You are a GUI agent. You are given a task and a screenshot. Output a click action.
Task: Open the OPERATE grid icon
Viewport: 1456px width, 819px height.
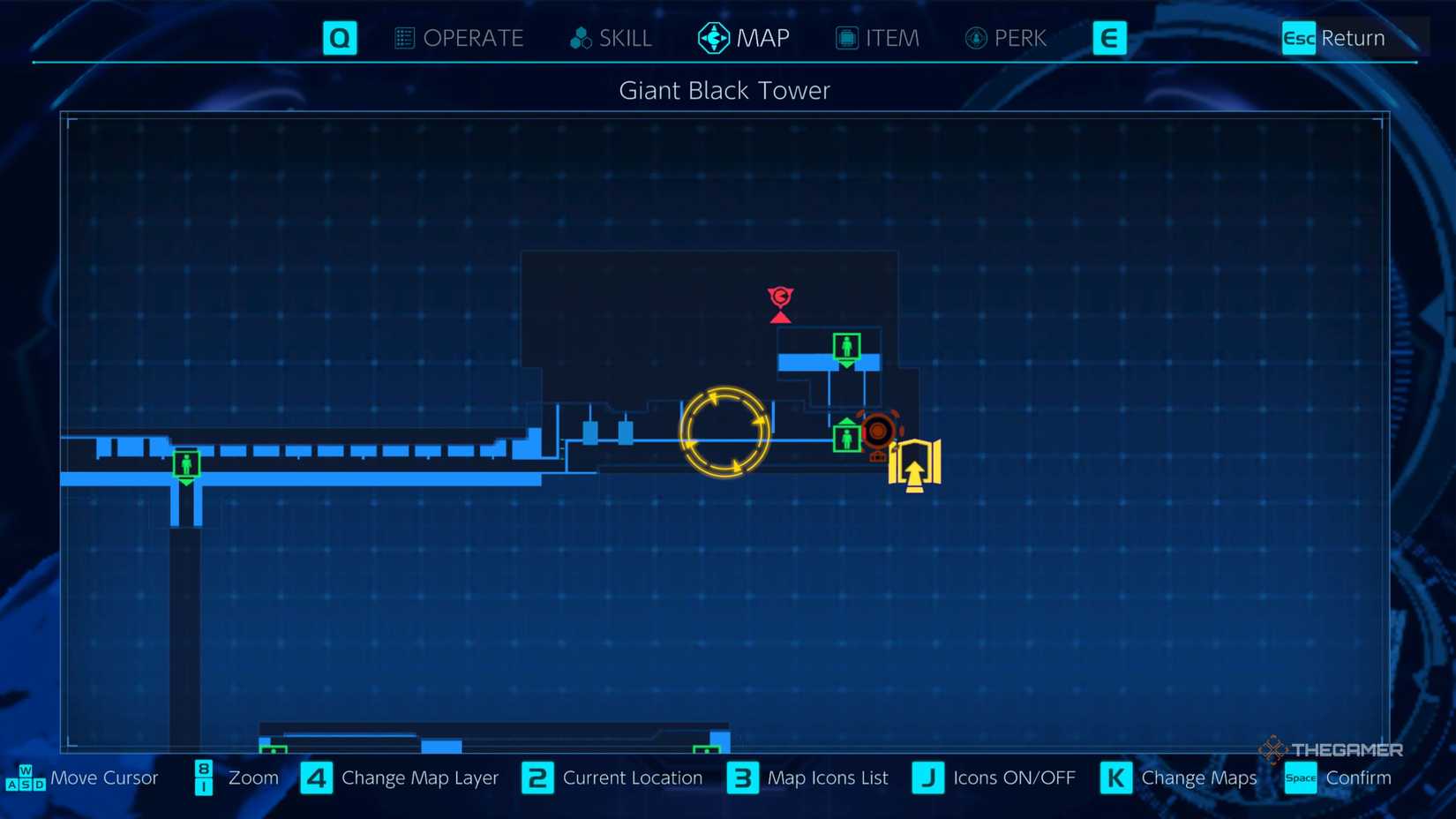(x=404, y=38)
